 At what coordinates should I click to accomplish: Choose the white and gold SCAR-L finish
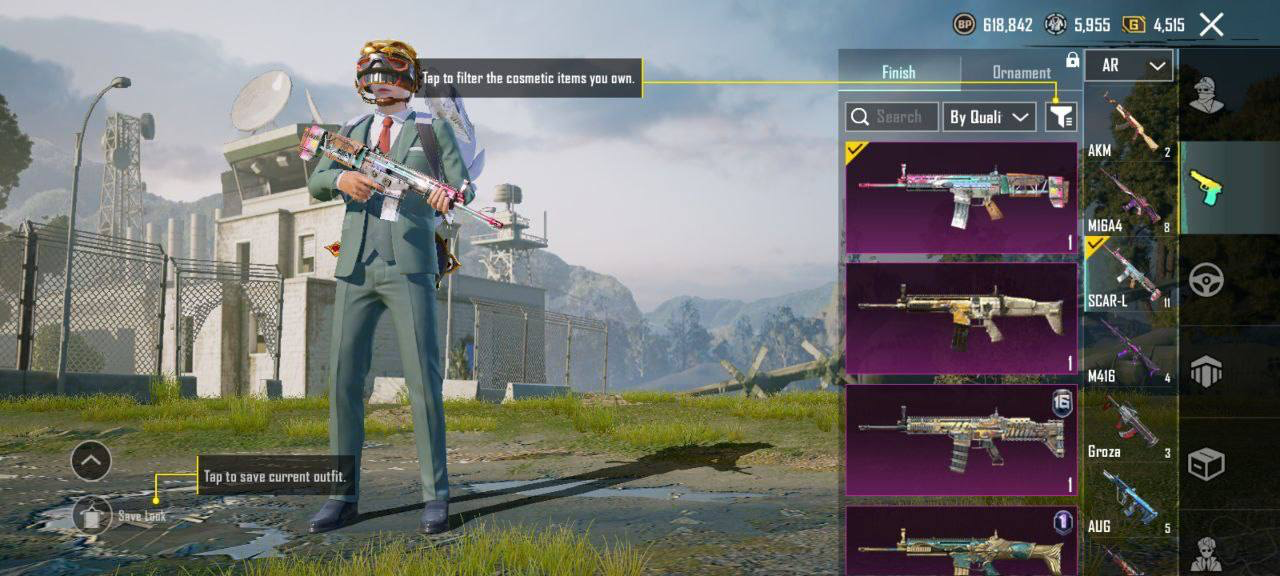pos(961,318)
